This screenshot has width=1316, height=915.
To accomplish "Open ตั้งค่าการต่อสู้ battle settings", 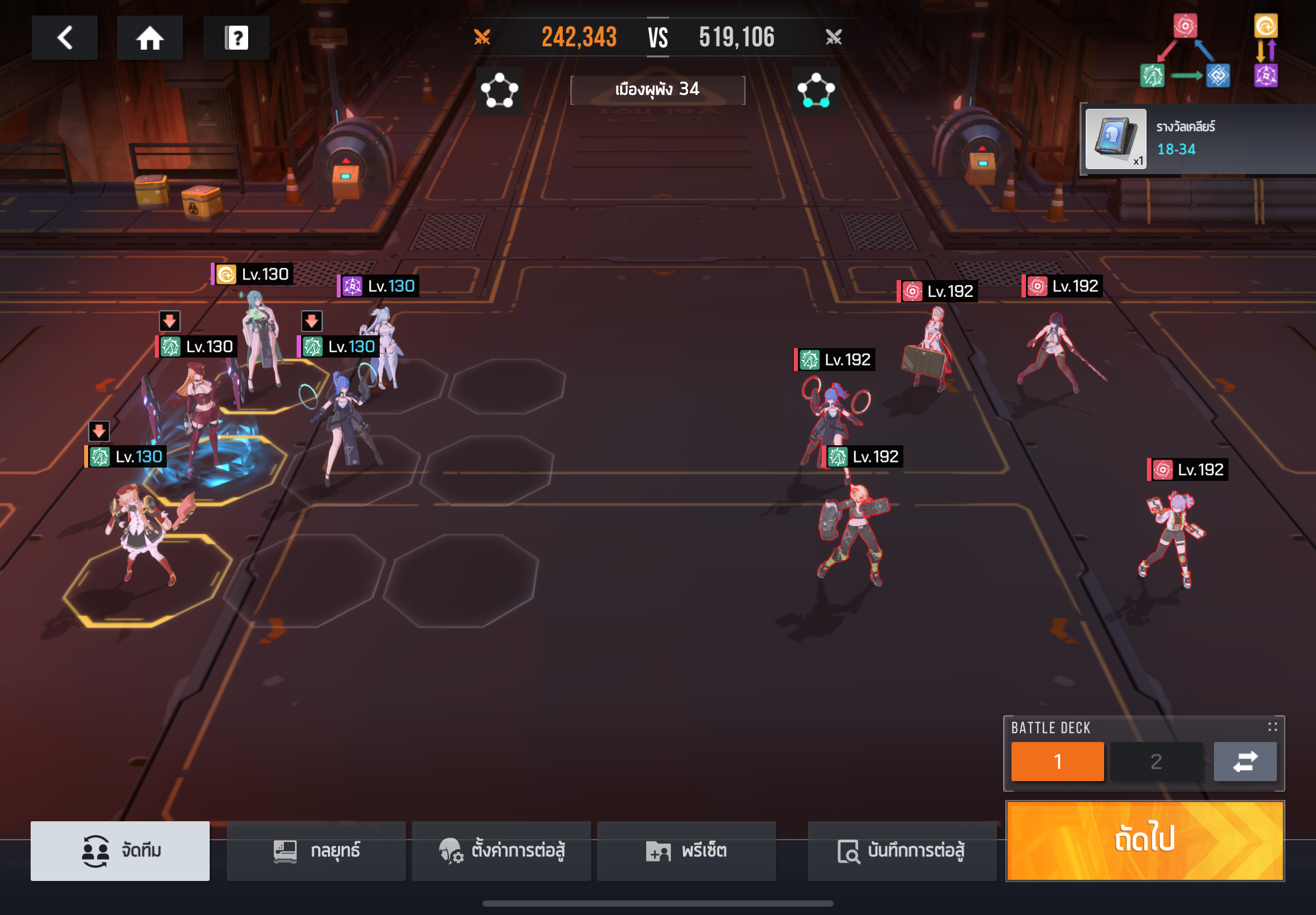I will 501,850.
